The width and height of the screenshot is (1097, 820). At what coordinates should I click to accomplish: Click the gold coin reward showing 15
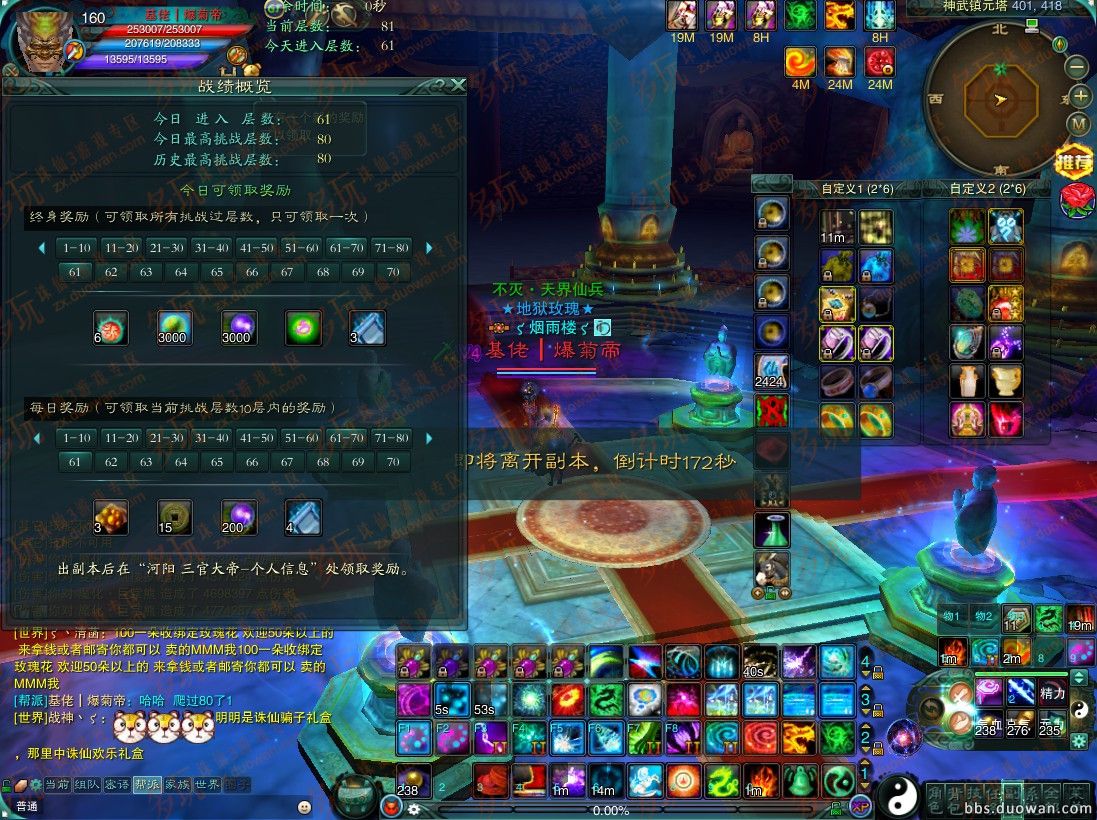point(175,517)
